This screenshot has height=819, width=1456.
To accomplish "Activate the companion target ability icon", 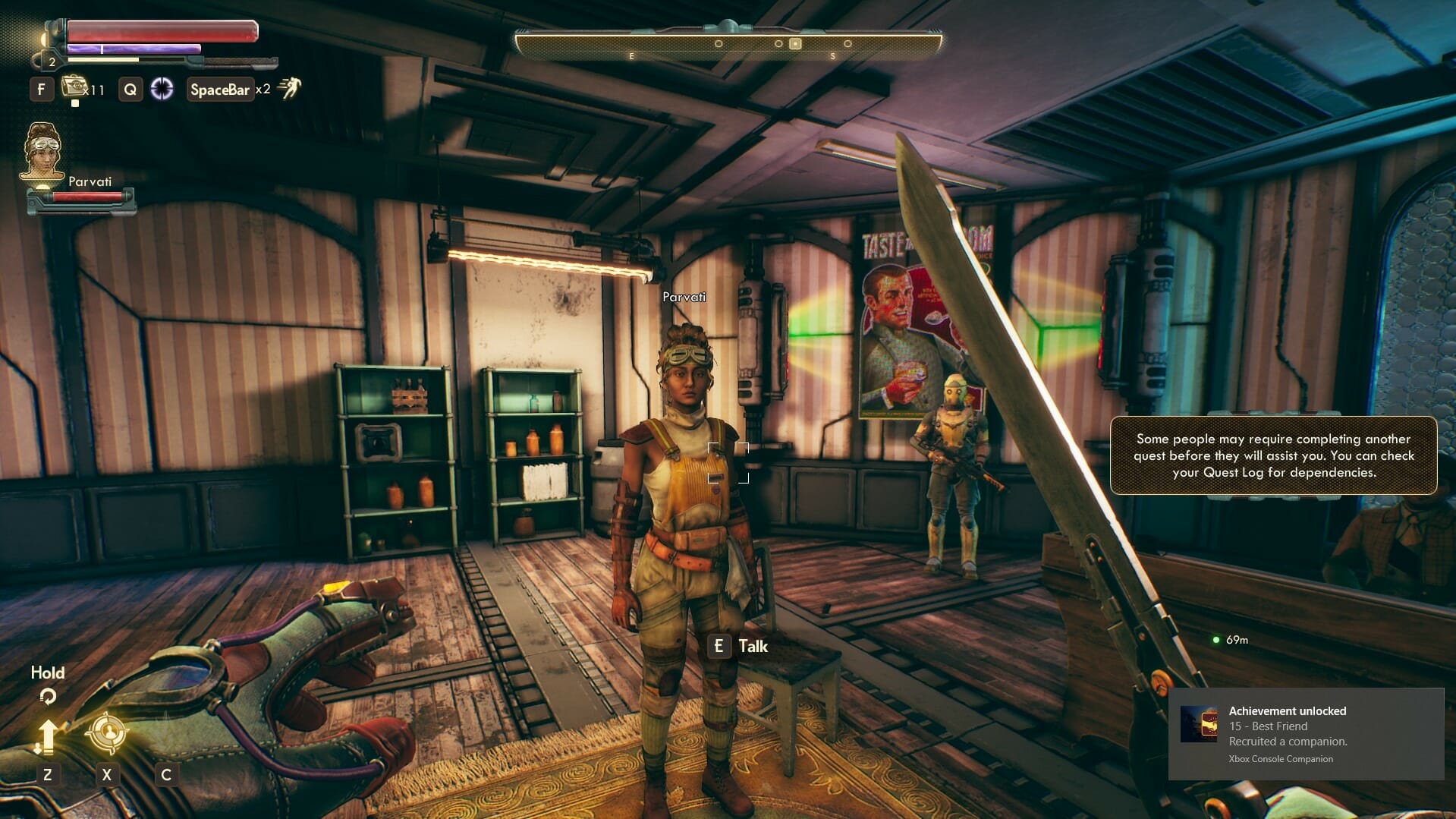I will (107, 733).
